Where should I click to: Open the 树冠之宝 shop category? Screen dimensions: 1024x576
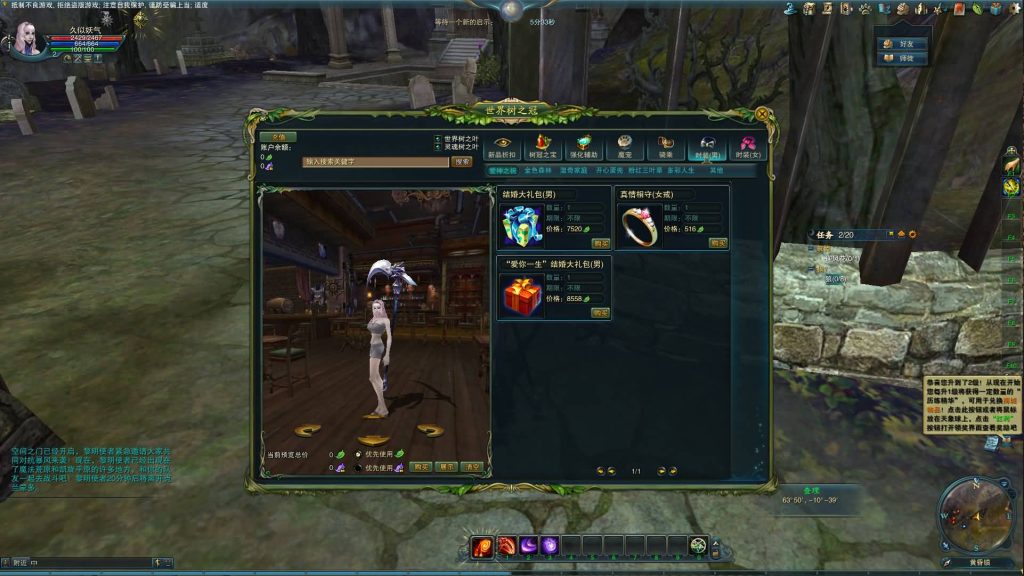point(543,147)
